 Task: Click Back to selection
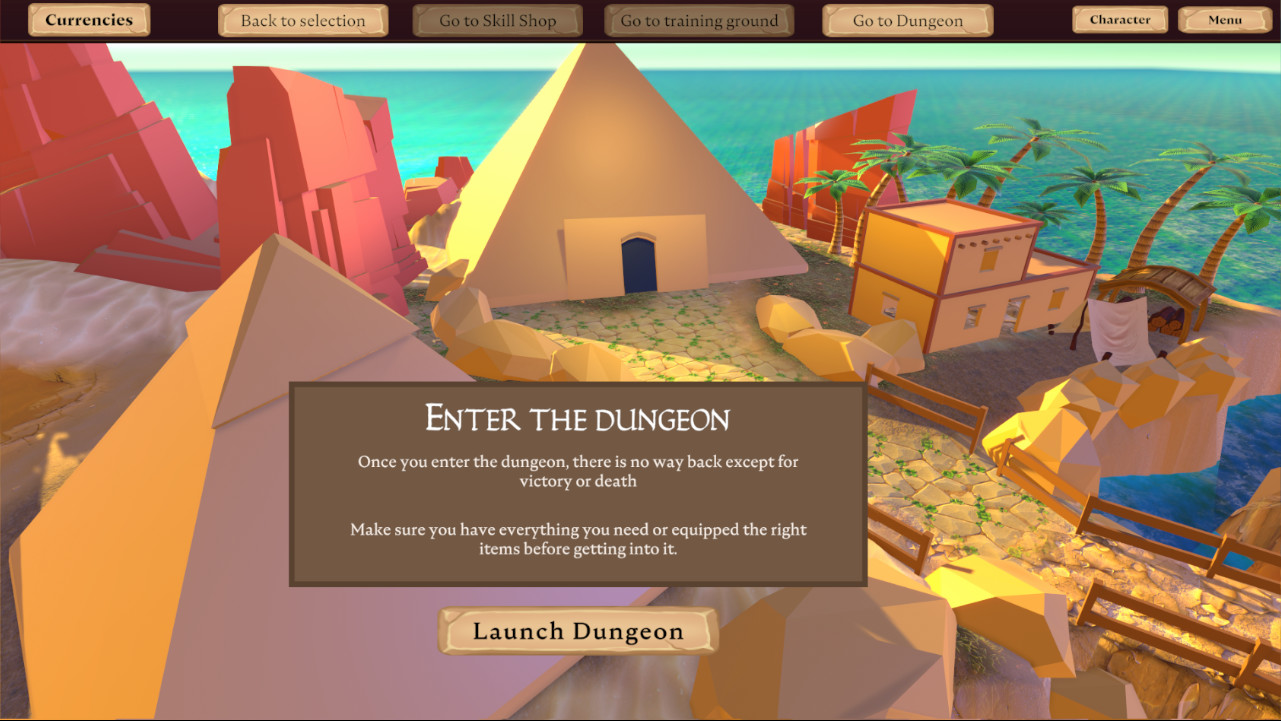tap(302, 19)
